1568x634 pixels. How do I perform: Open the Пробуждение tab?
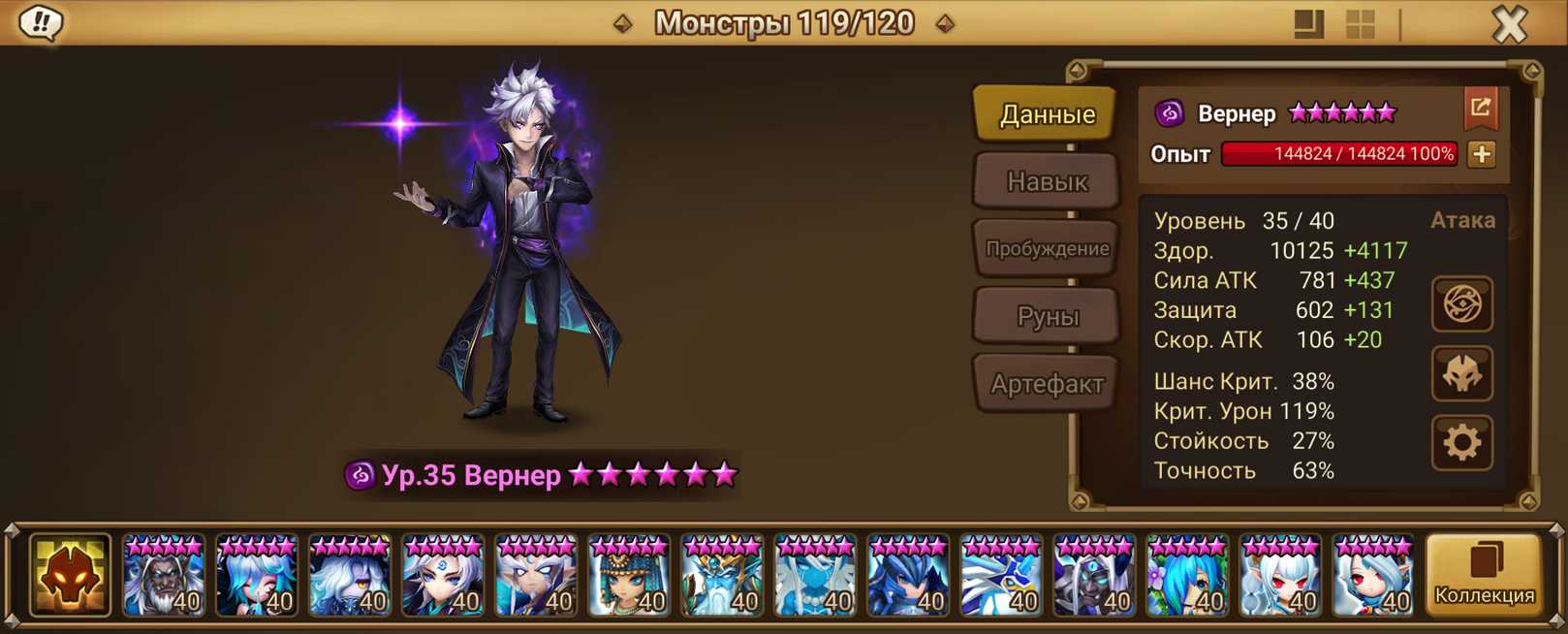(1047, 249)
